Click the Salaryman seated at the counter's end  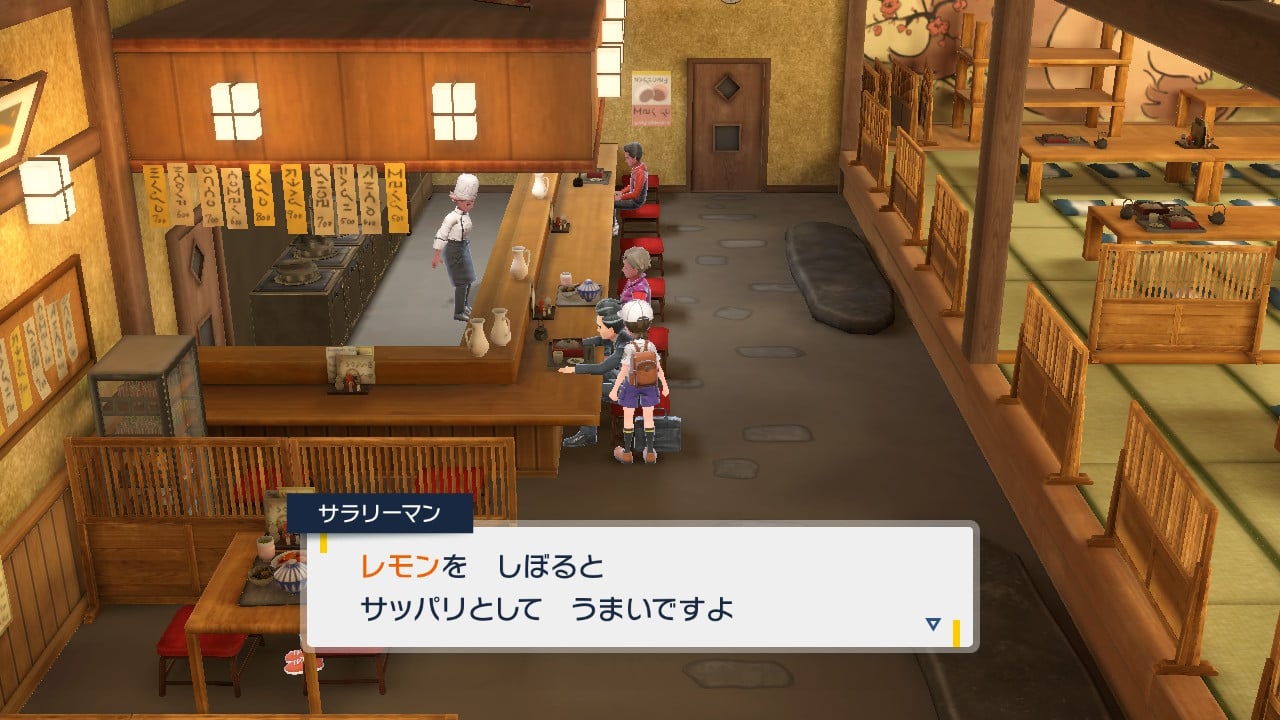click(x=630, y=180)
